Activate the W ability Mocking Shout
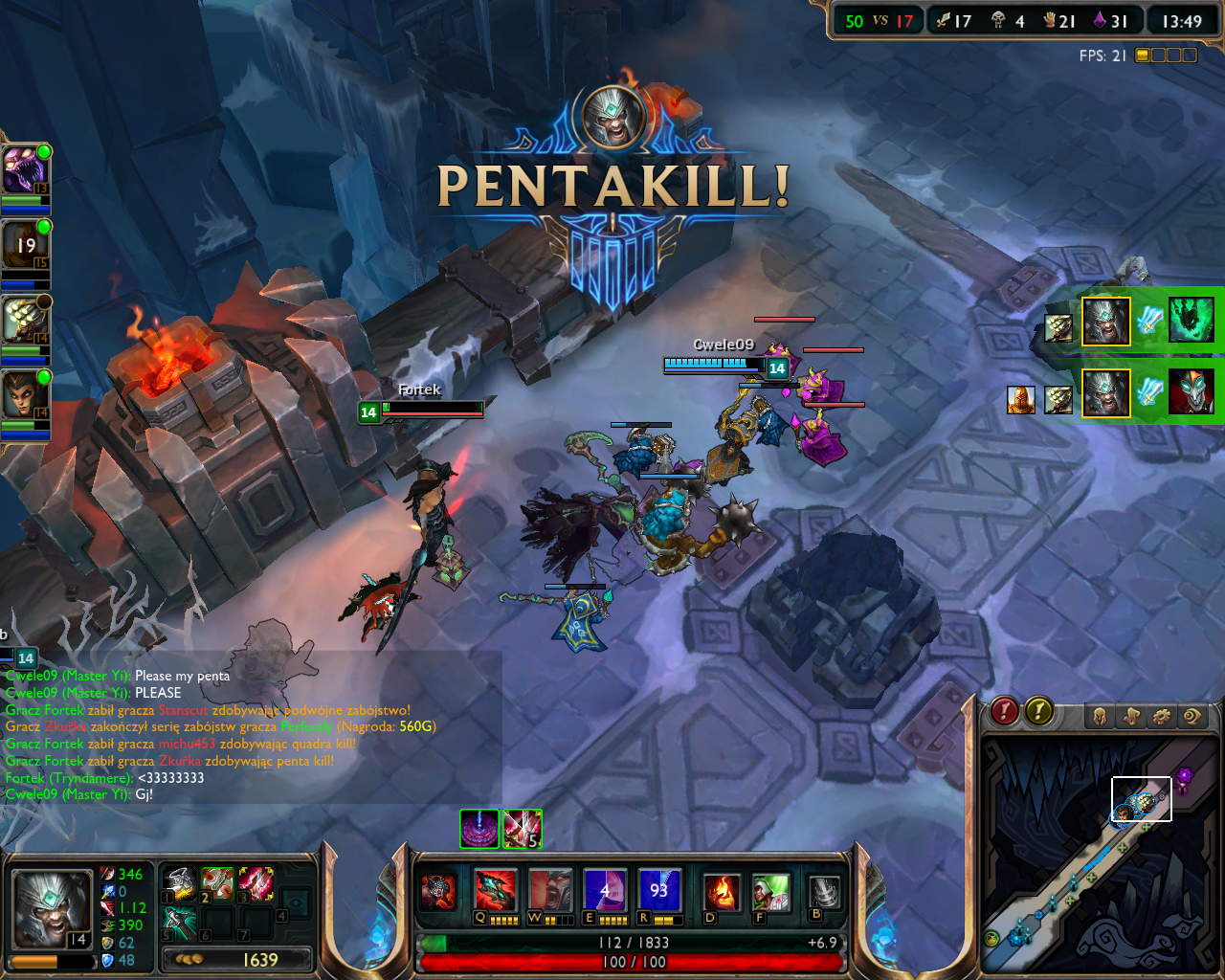This screenshot has height=980, width=1225. tap(550, 890)
